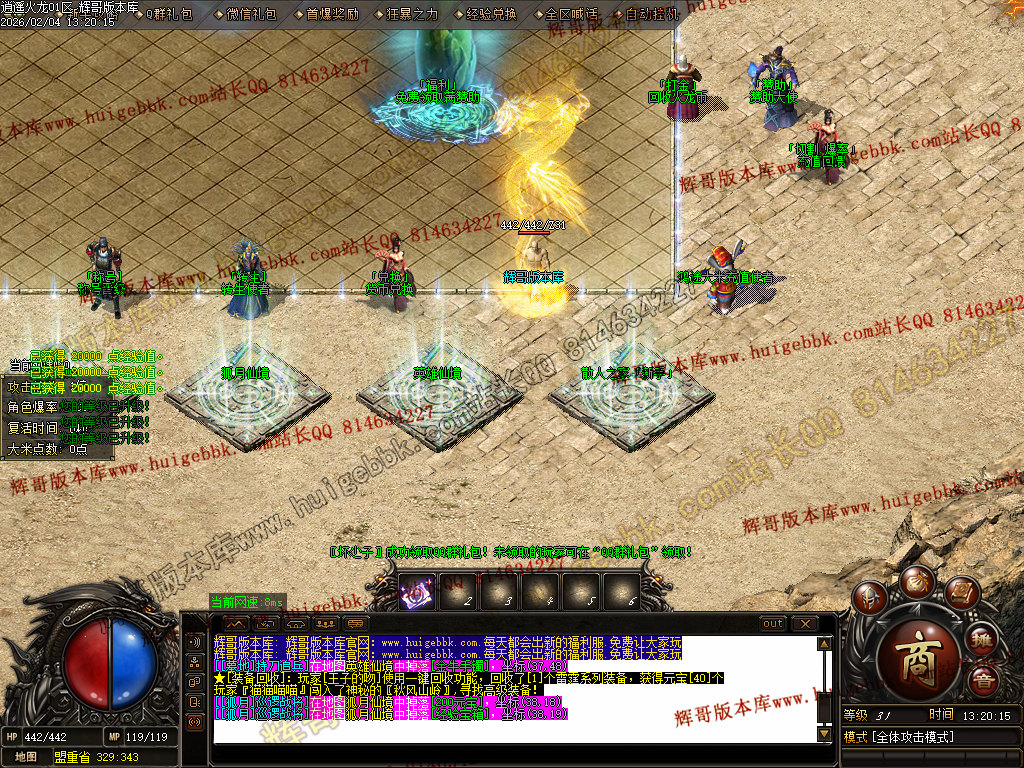The width and height of the screenshot is (1024, 768).
Task: Open the Q群礼包 gift menu
Action: (169, 14)
